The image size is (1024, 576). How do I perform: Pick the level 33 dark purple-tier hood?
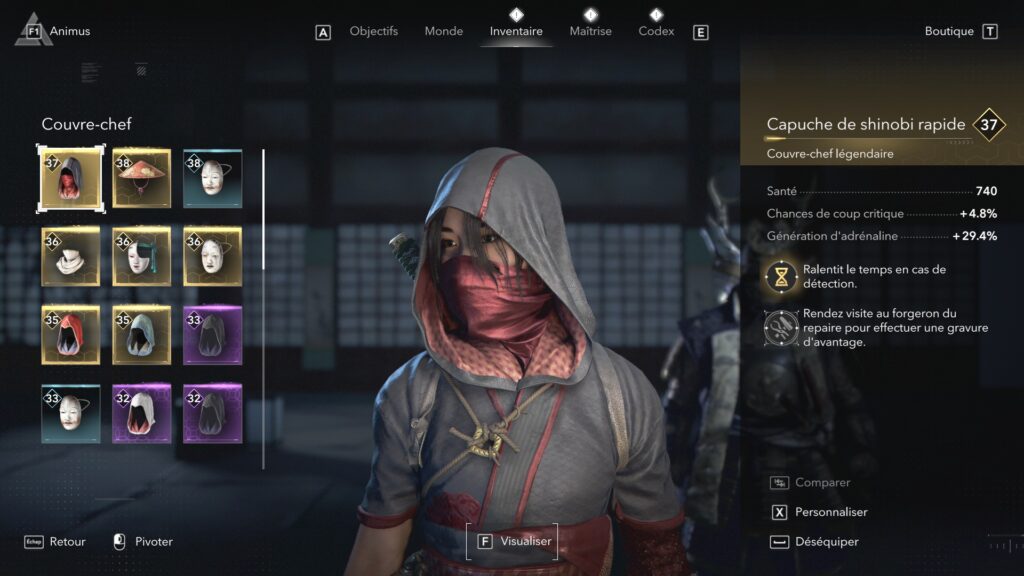point(213,335)
